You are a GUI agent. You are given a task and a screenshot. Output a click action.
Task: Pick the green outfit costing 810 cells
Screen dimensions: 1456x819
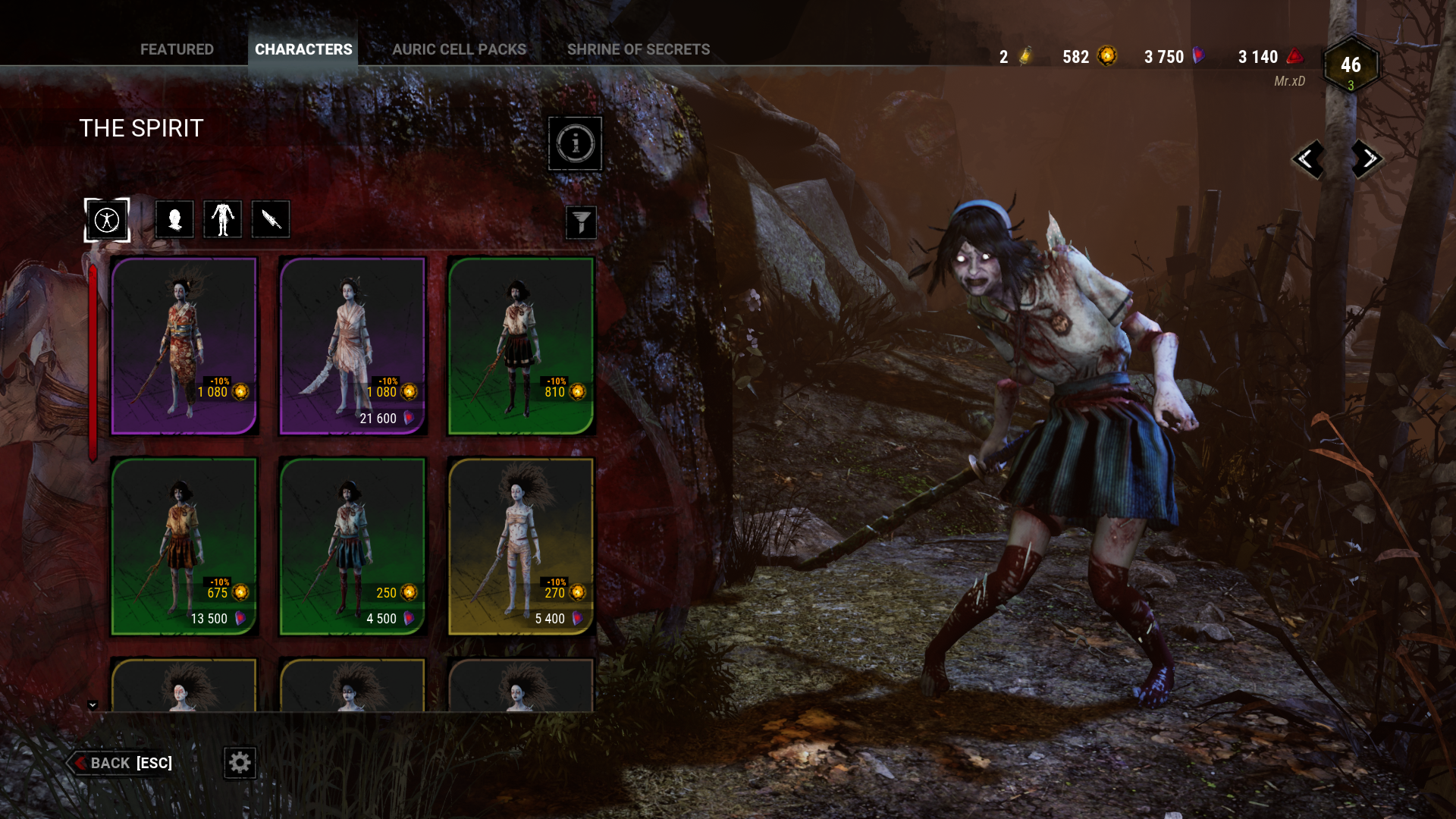(x=521, y=346)
